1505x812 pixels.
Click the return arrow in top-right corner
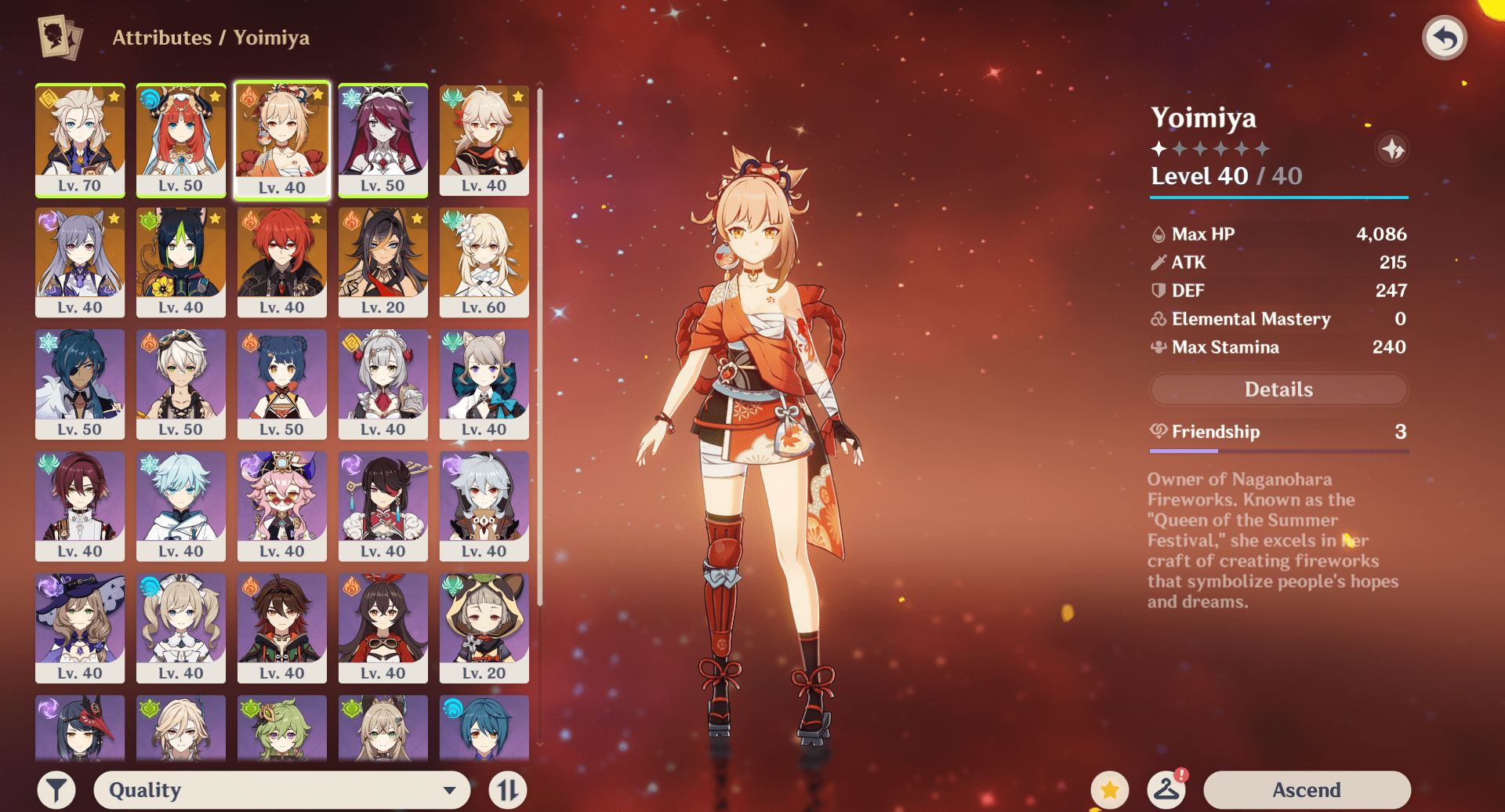(x=1445, y=37)
